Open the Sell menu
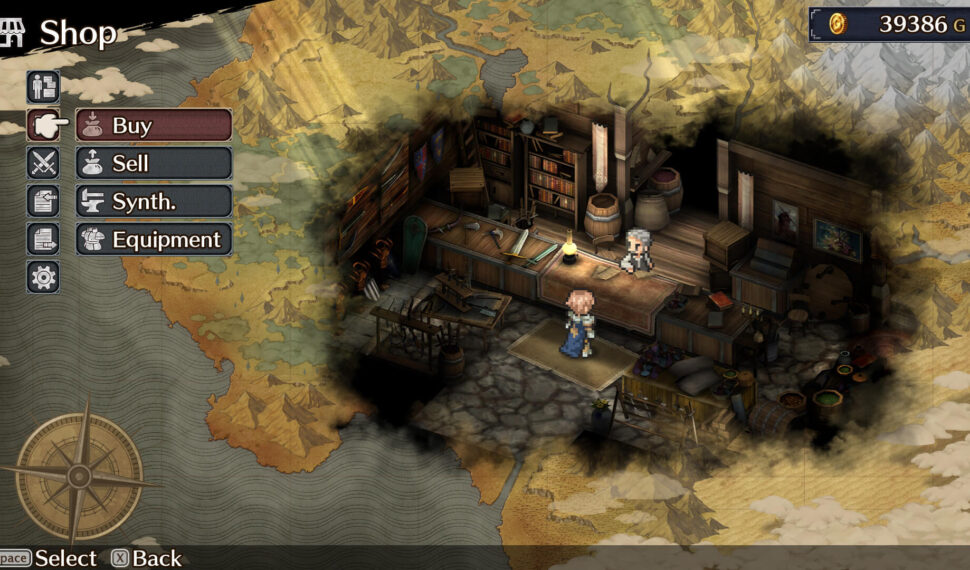The image size is (970, 570). (x=153, y=163)
